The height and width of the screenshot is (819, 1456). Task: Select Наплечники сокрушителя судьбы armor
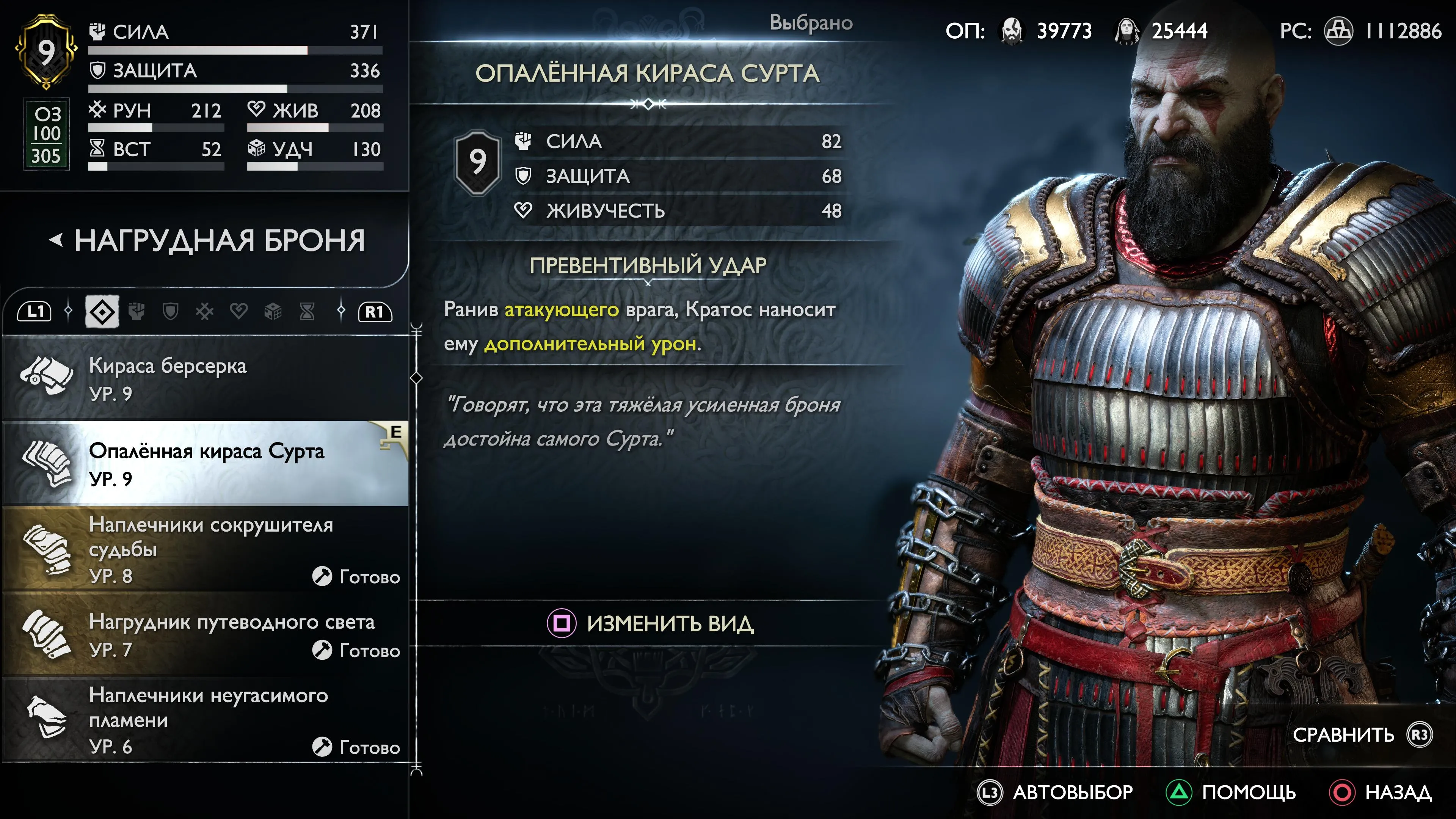205,549
